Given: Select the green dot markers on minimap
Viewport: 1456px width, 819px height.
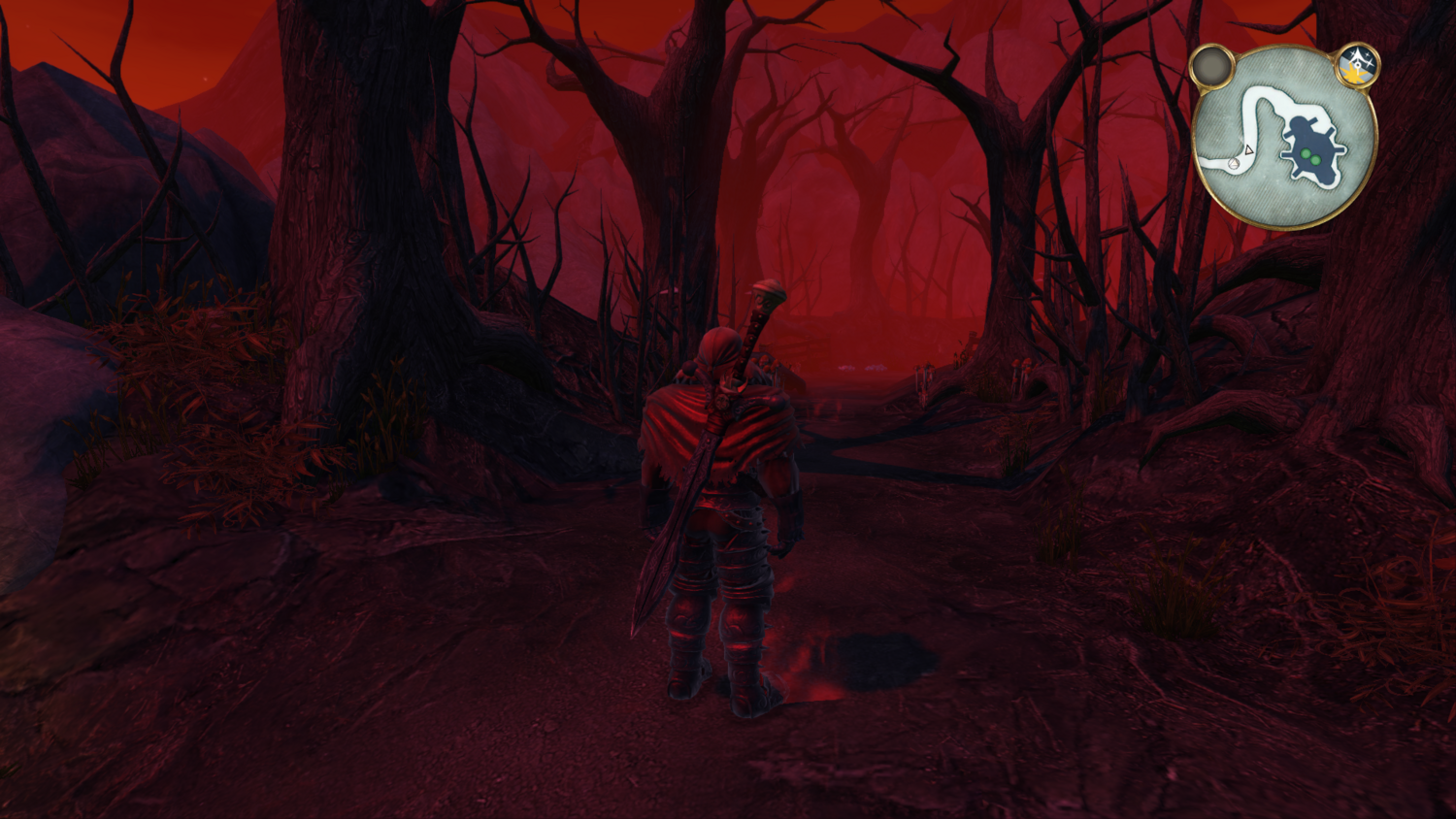Looking at the screenshot, I should pos(1310,156).
